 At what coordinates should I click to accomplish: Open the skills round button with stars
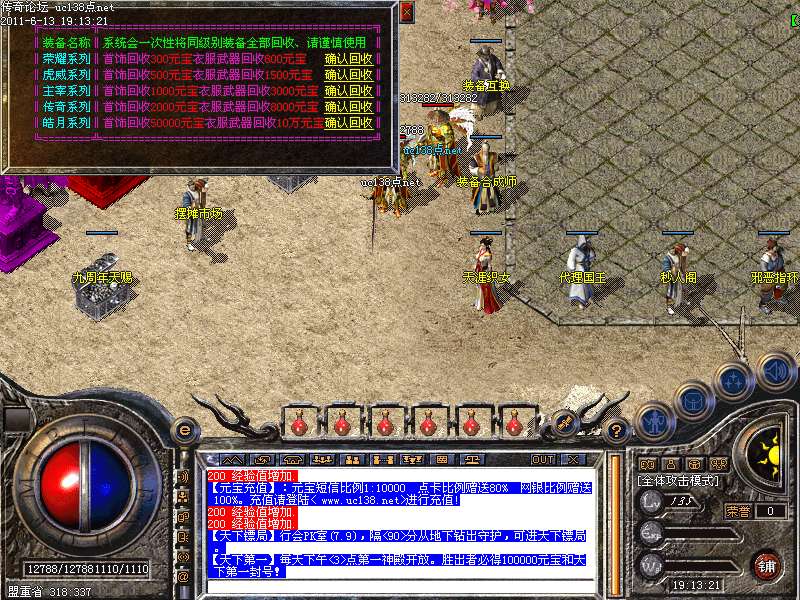click(734, 381)
